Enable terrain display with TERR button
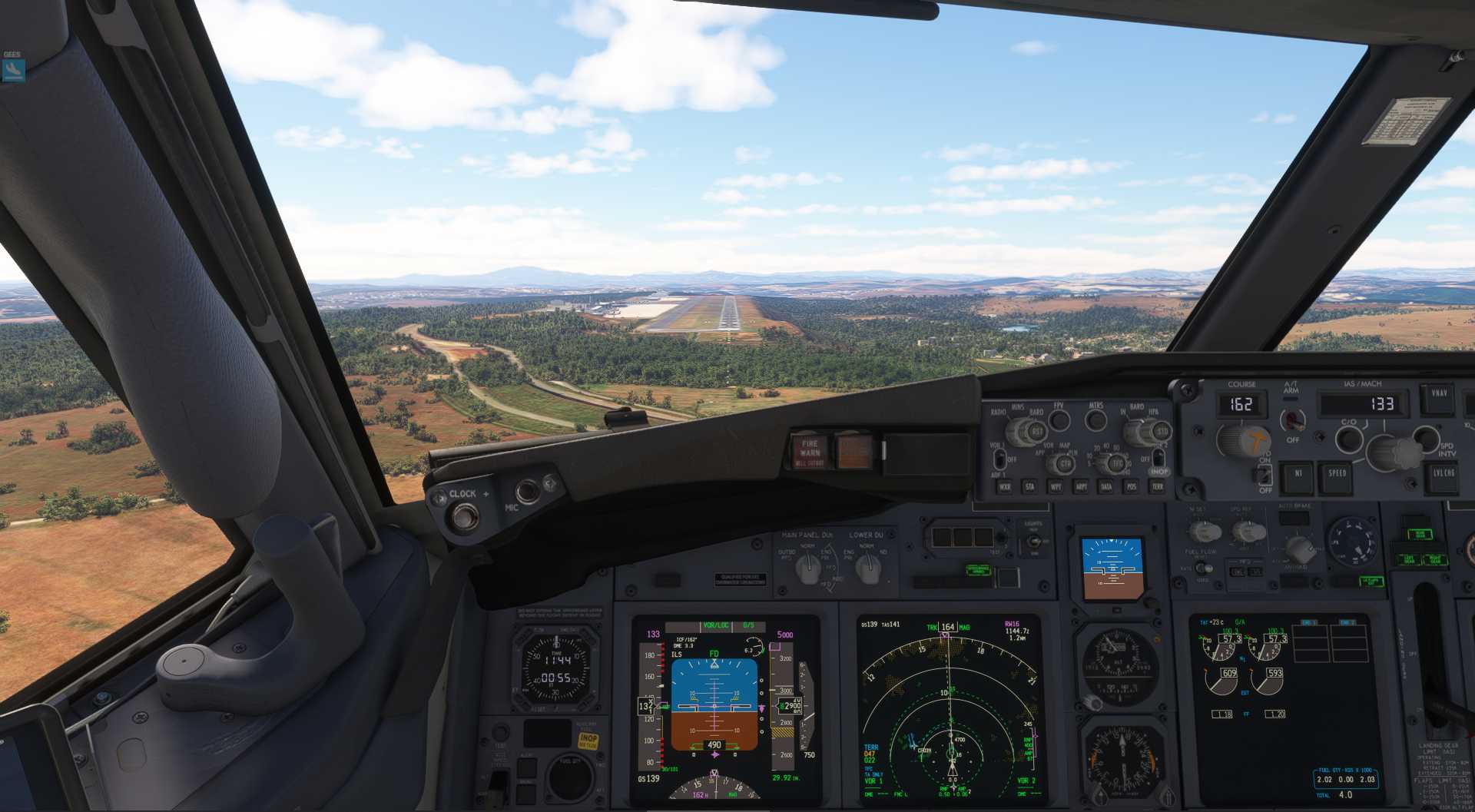 click(1157, 486)
